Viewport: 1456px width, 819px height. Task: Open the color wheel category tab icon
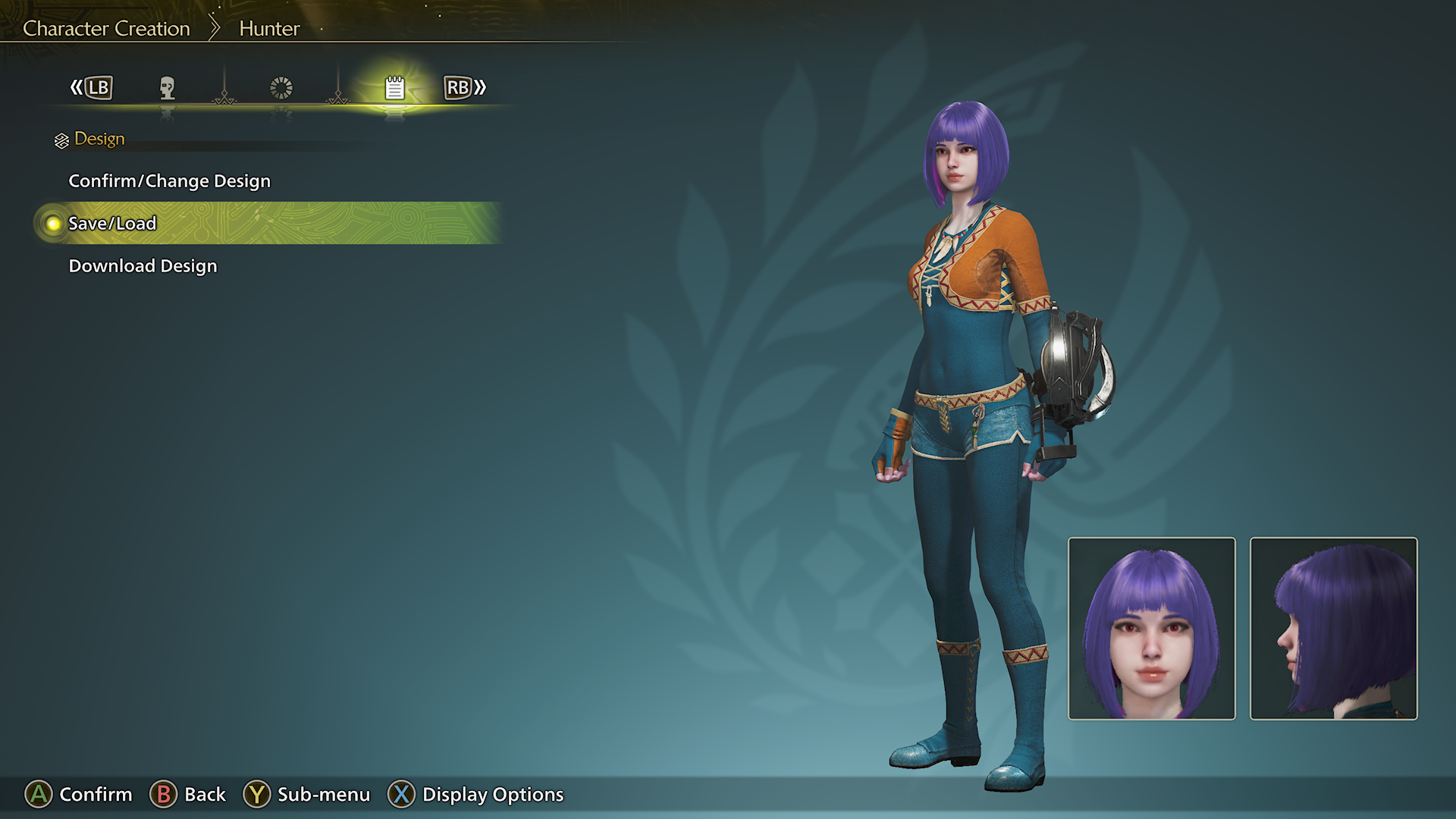pos(281,87)
